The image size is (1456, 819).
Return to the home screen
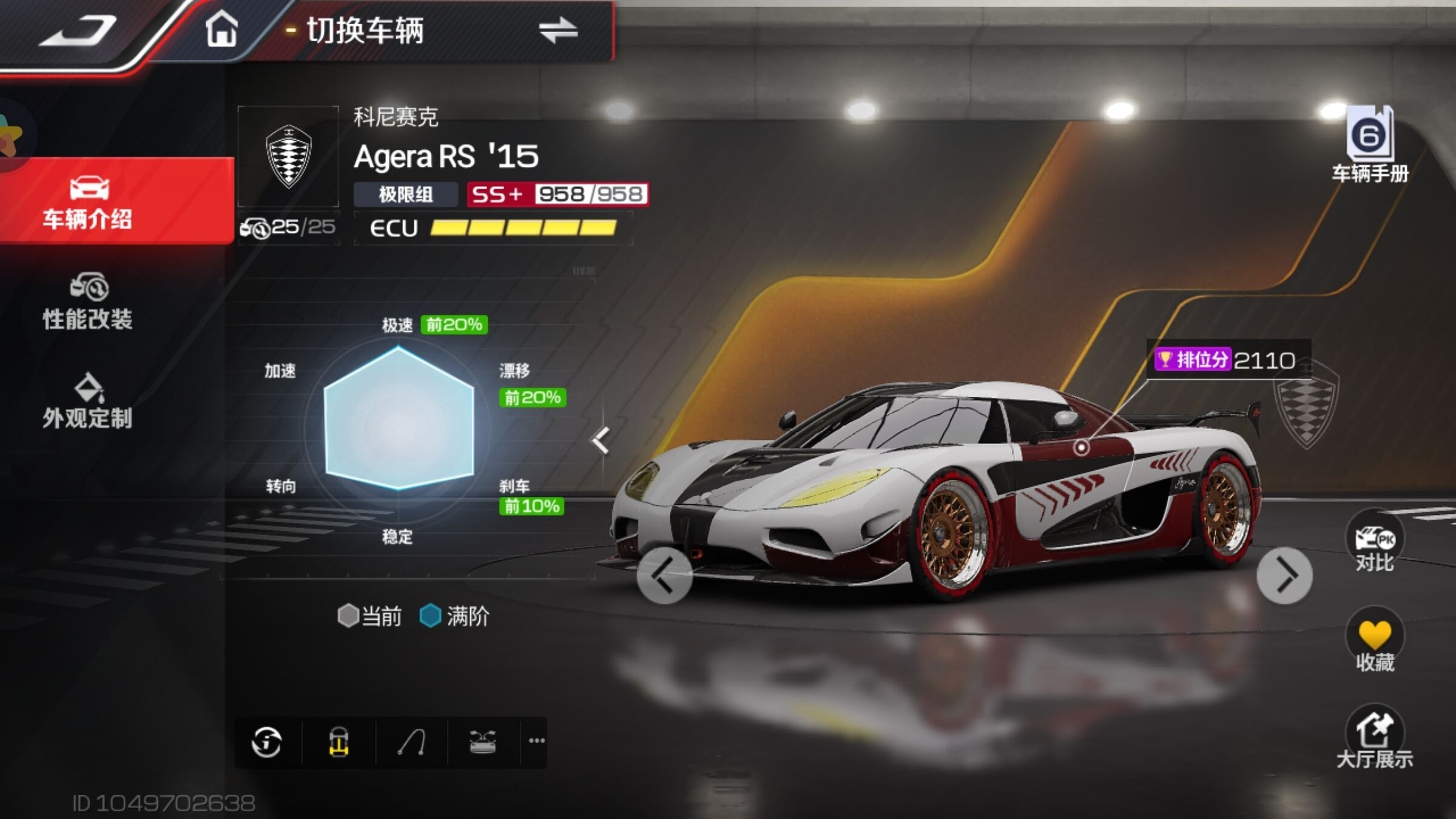[221, 29]
